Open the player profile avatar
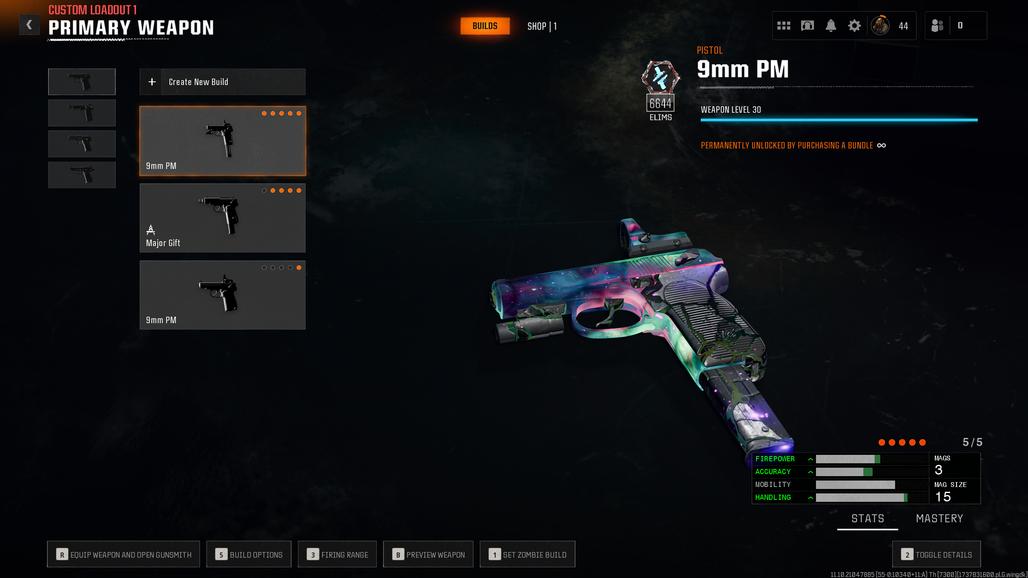 (880, 26)
